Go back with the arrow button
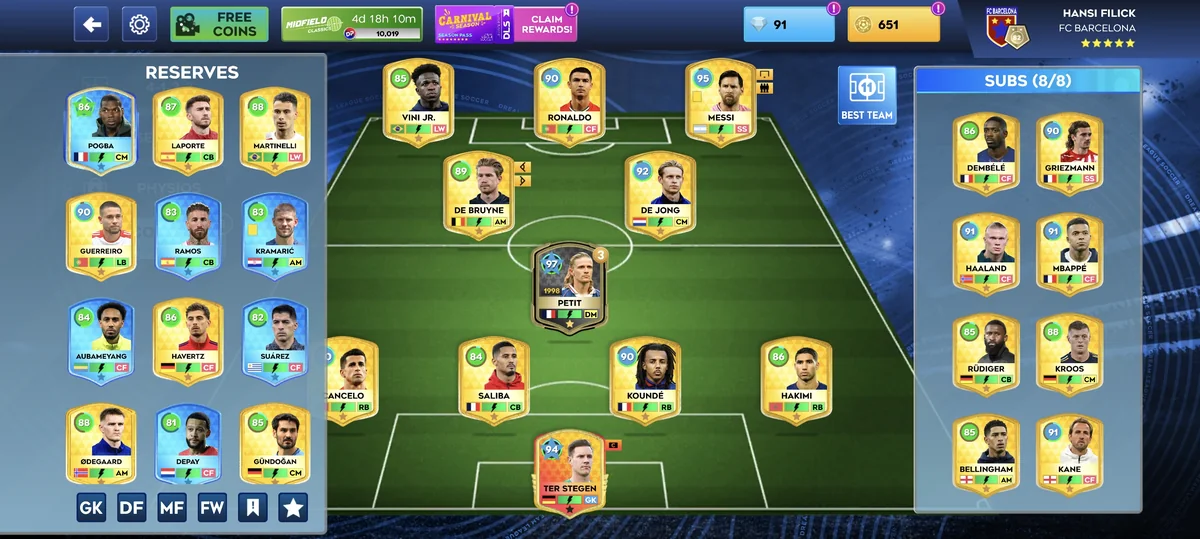The width and height of the screenshot is (1200, 539). point(91,24)
